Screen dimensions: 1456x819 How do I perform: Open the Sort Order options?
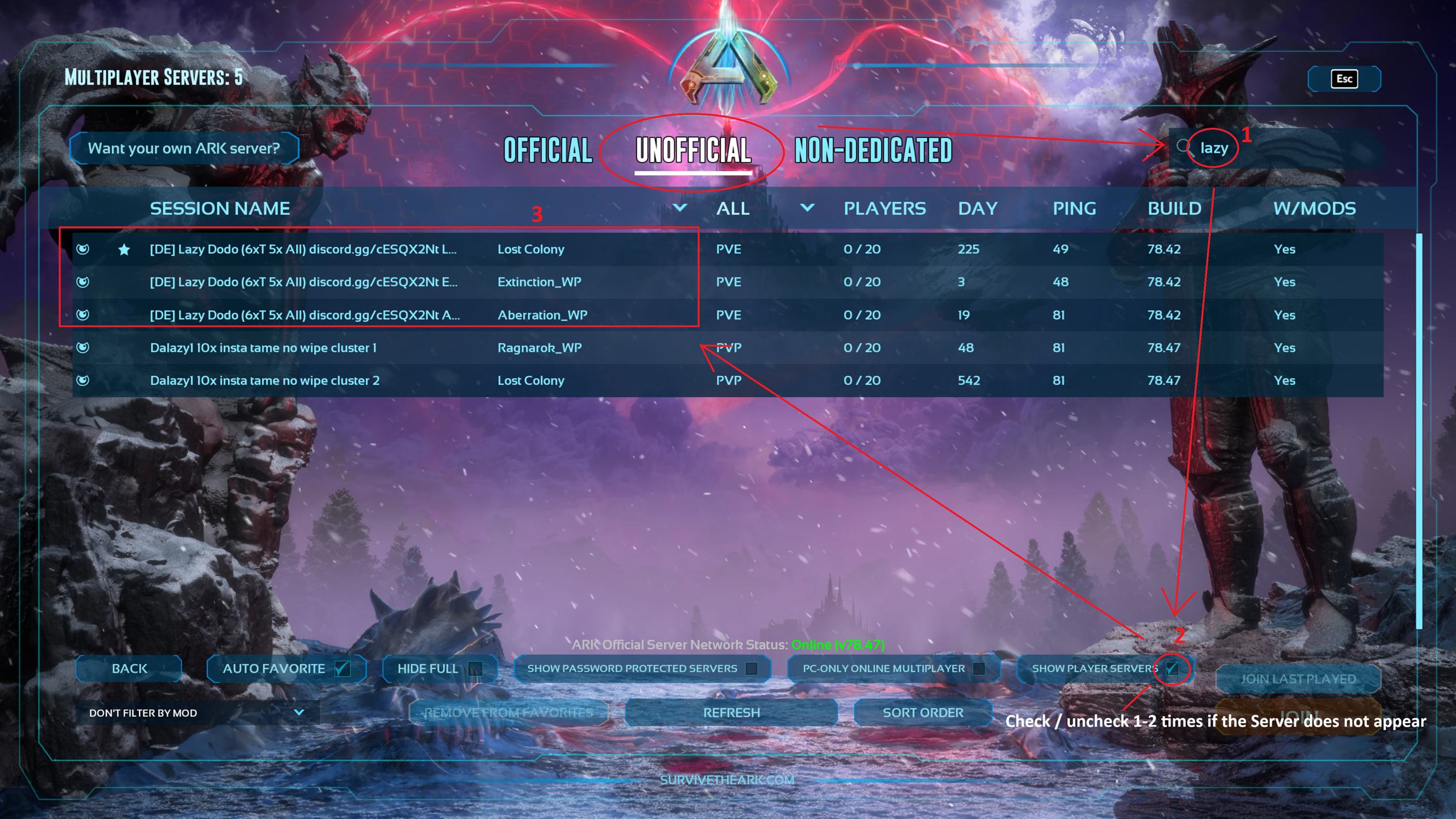coord(922,713)
